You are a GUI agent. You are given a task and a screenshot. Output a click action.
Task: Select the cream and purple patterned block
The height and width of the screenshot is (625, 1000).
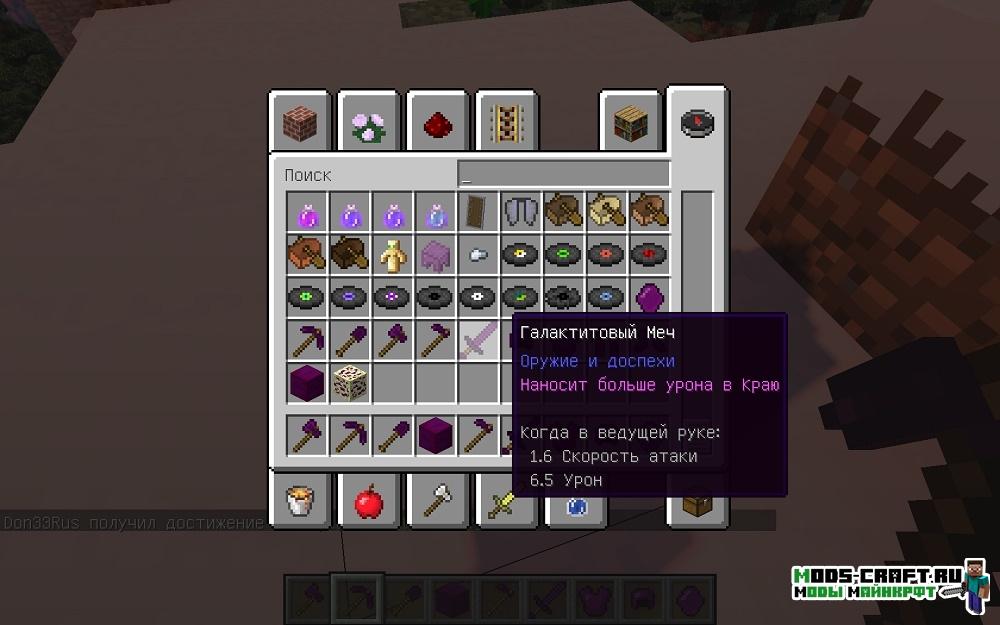tap(349, 382)
